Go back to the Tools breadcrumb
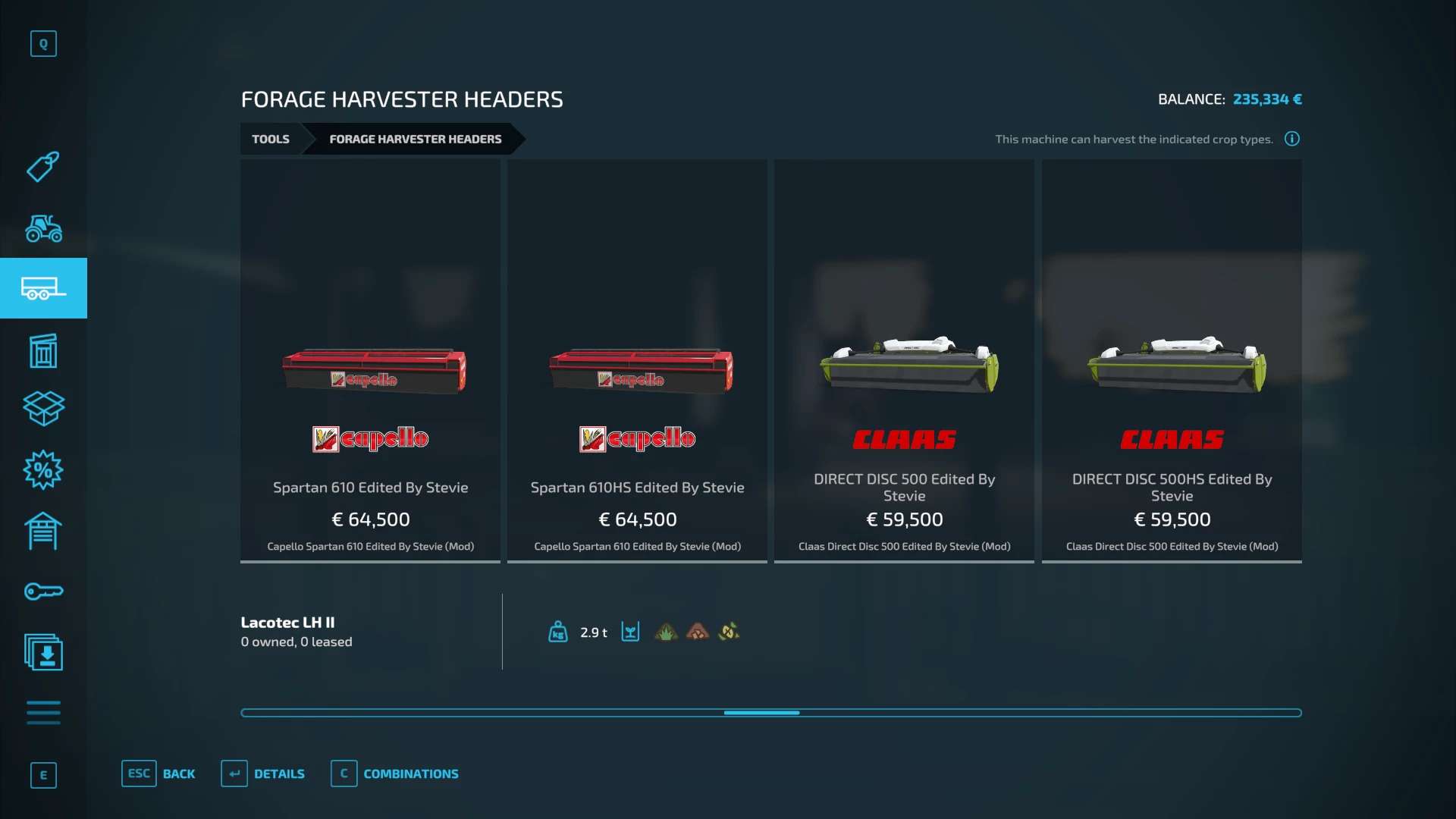1456x819 pixels. tap(271, 139)
